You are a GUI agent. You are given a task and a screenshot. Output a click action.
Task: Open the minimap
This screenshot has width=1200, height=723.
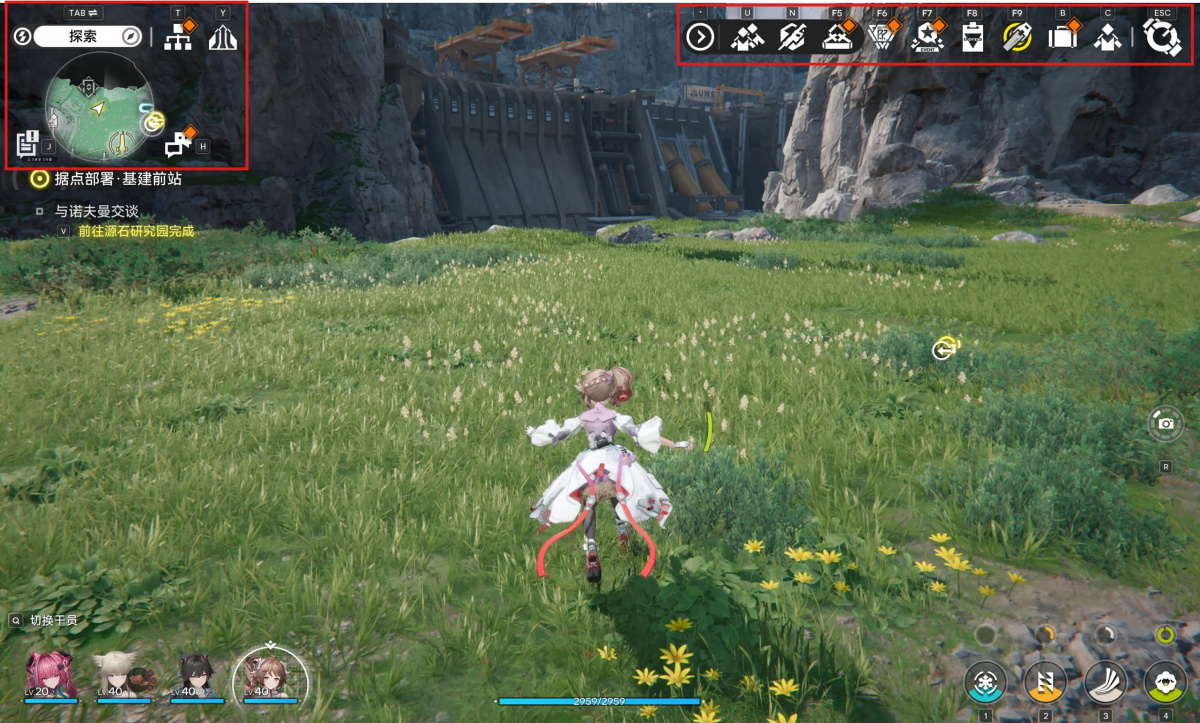coord(99,108)
